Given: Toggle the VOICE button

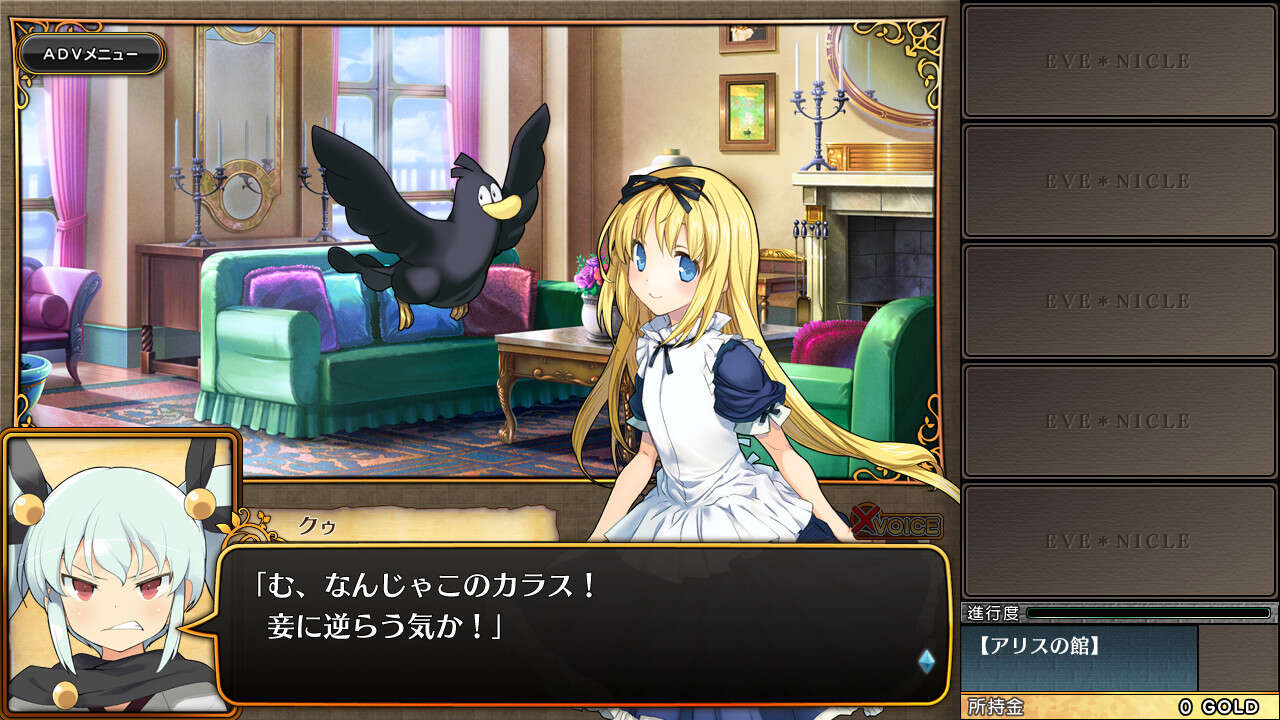Looking at the screenshot, I should 897,525.
